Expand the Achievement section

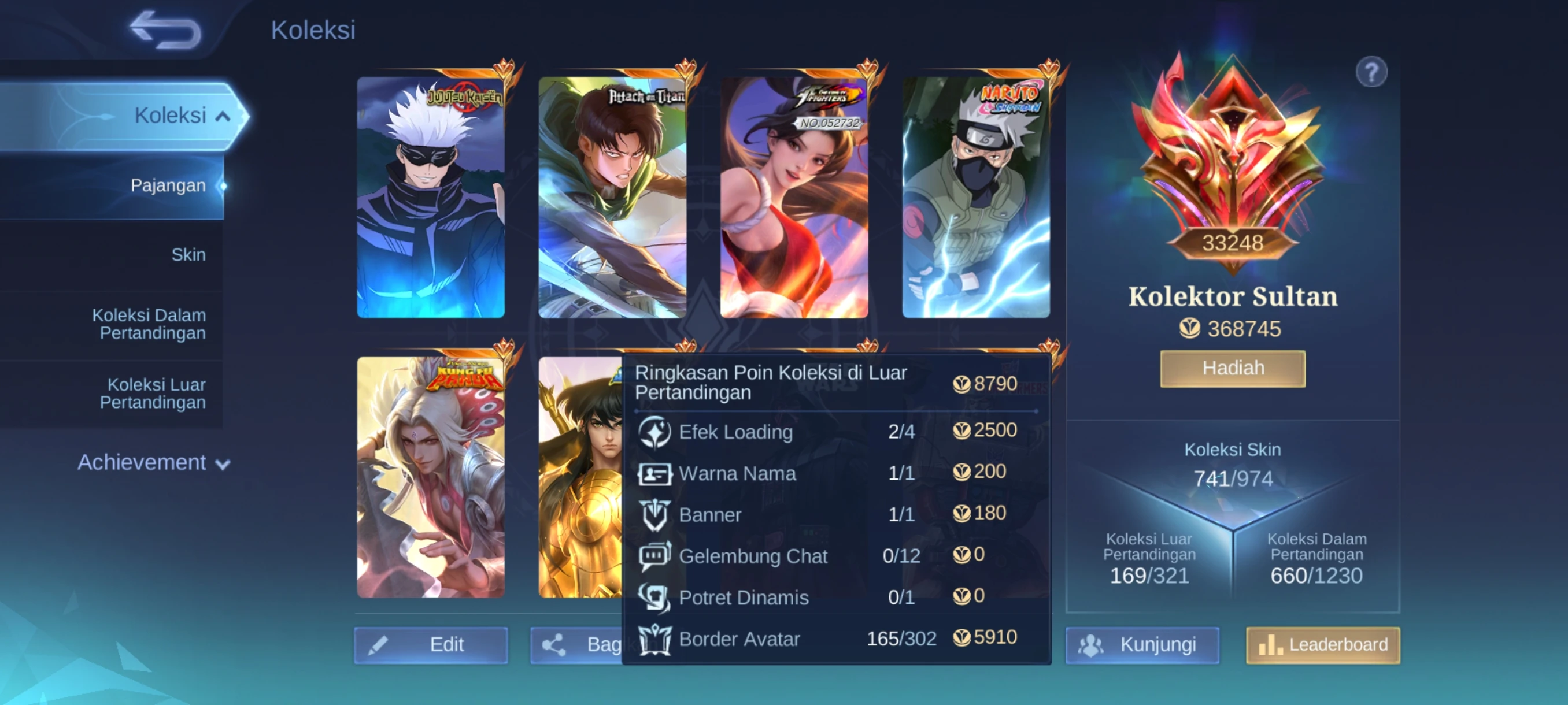[x=153, y=463]
